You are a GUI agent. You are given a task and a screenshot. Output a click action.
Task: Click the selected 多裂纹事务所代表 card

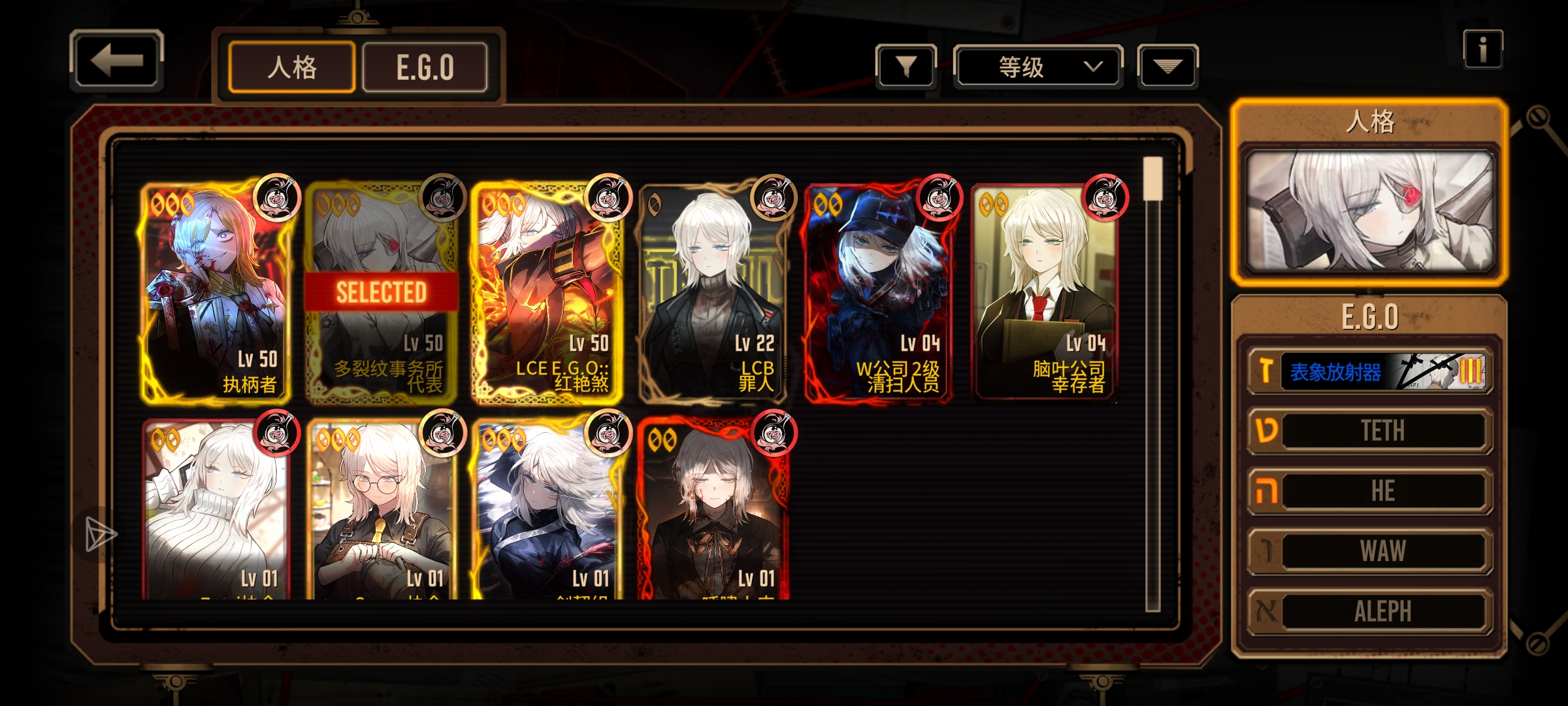point(380,292)
